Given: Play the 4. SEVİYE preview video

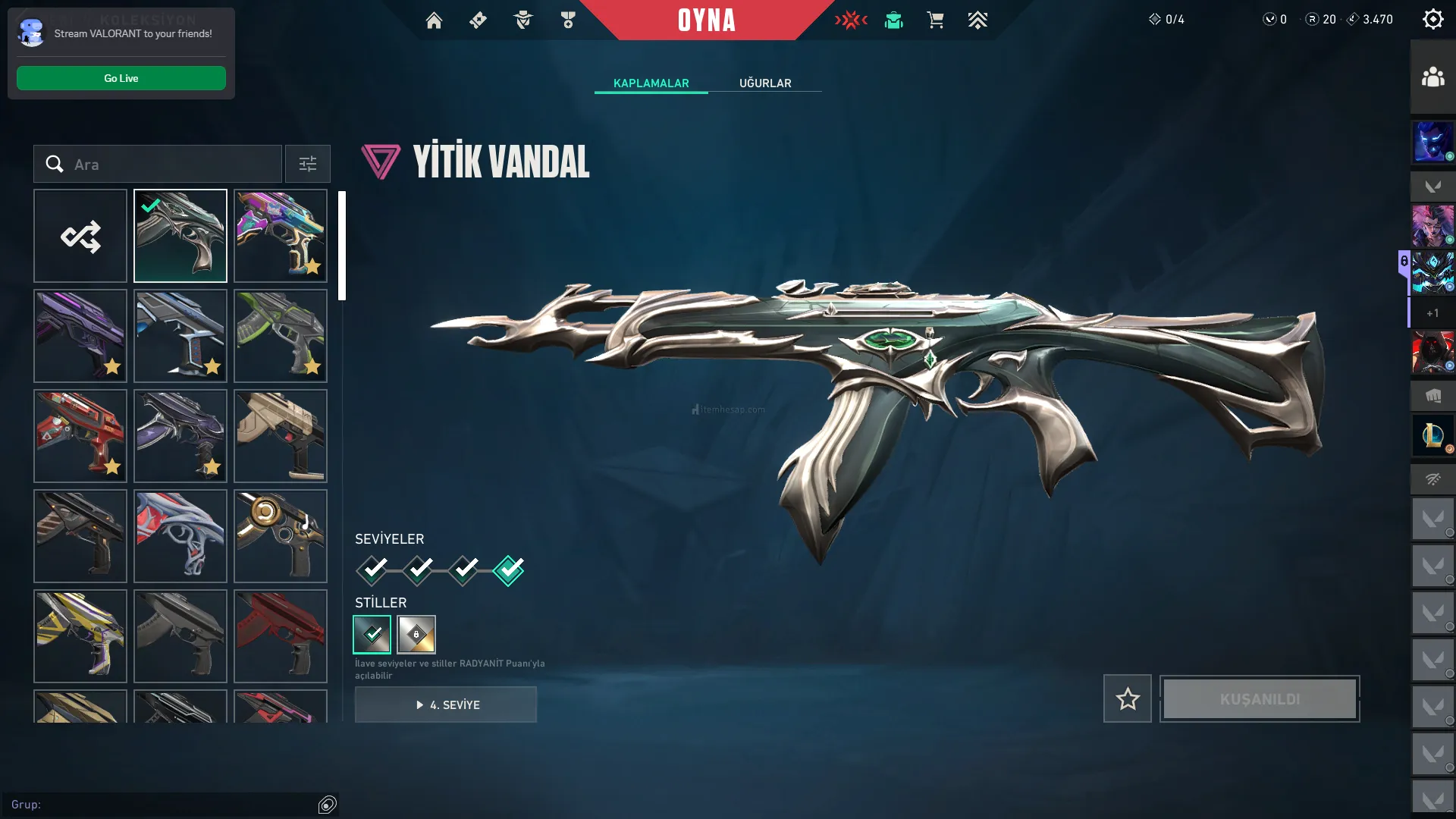Looking at the screenshot, I should [446, 704].
